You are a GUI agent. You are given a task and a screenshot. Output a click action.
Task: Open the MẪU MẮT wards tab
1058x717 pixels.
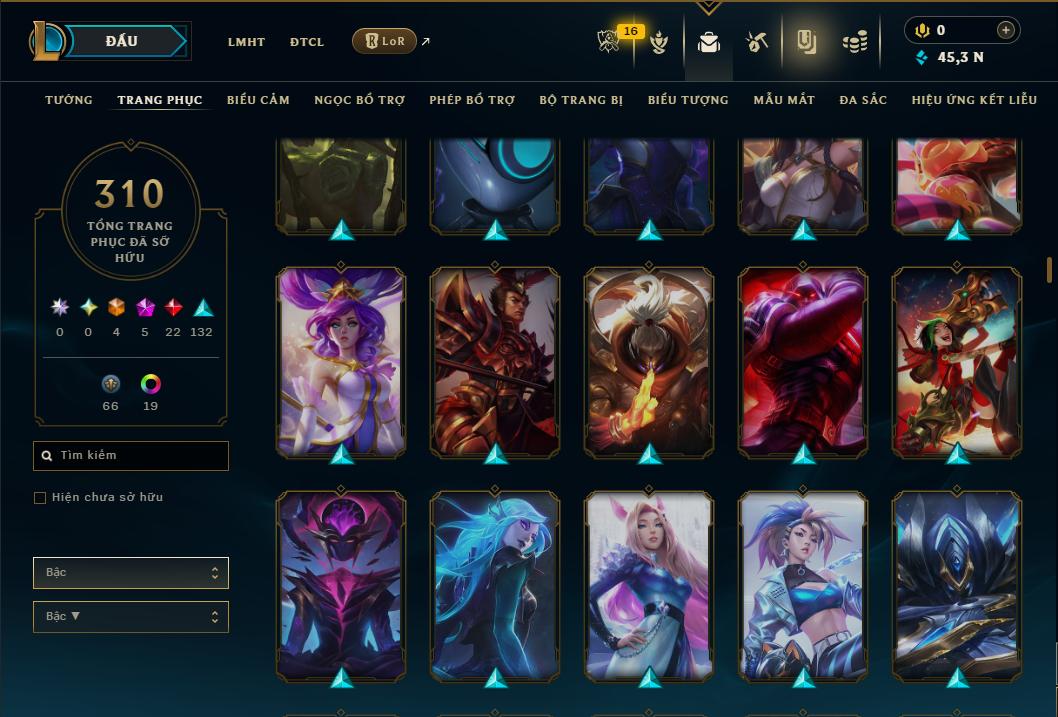point(784,100)
